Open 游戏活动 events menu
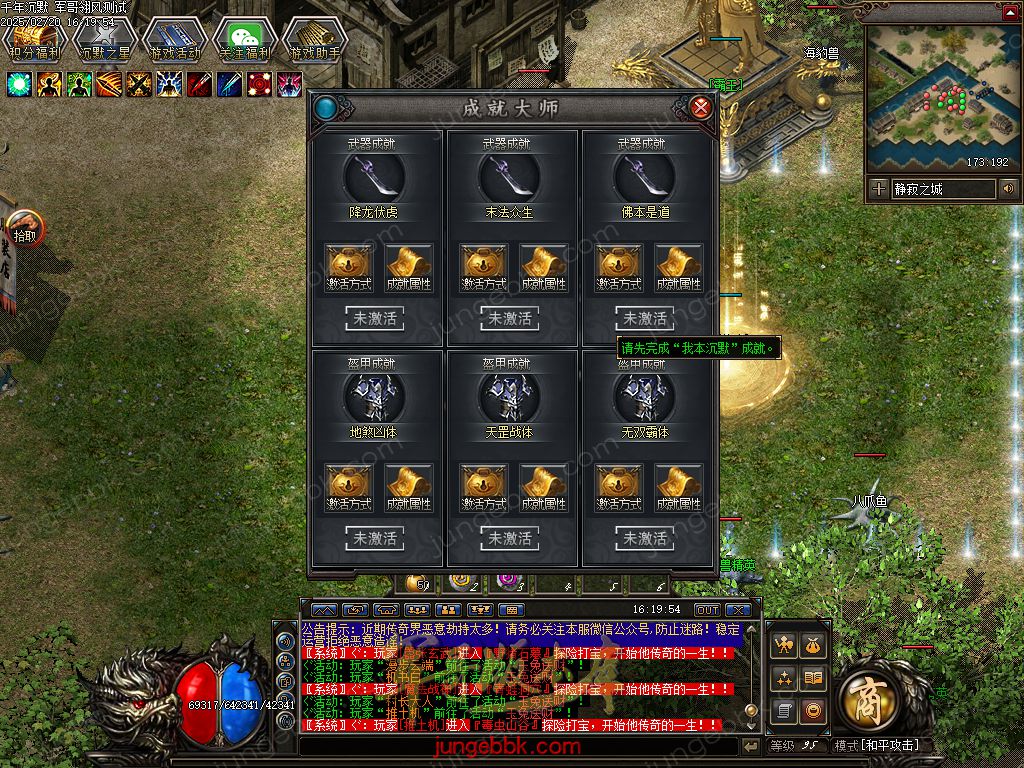This screenshot has width=1024, height=768. click(x=175, y=40)
